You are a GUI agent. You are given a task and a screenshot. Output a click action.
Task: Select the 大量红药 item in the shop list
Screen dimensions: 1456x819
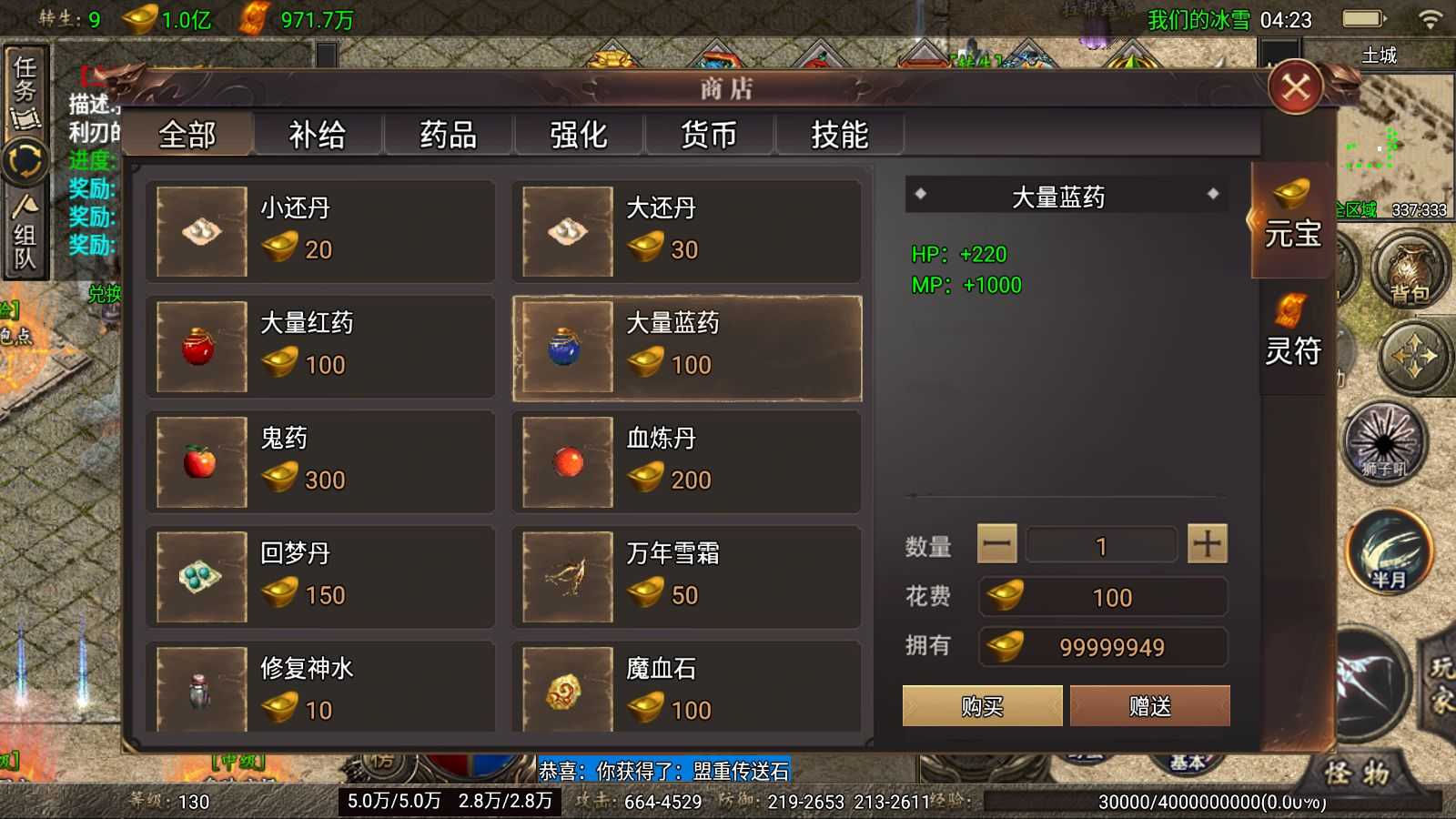(320, 346)
